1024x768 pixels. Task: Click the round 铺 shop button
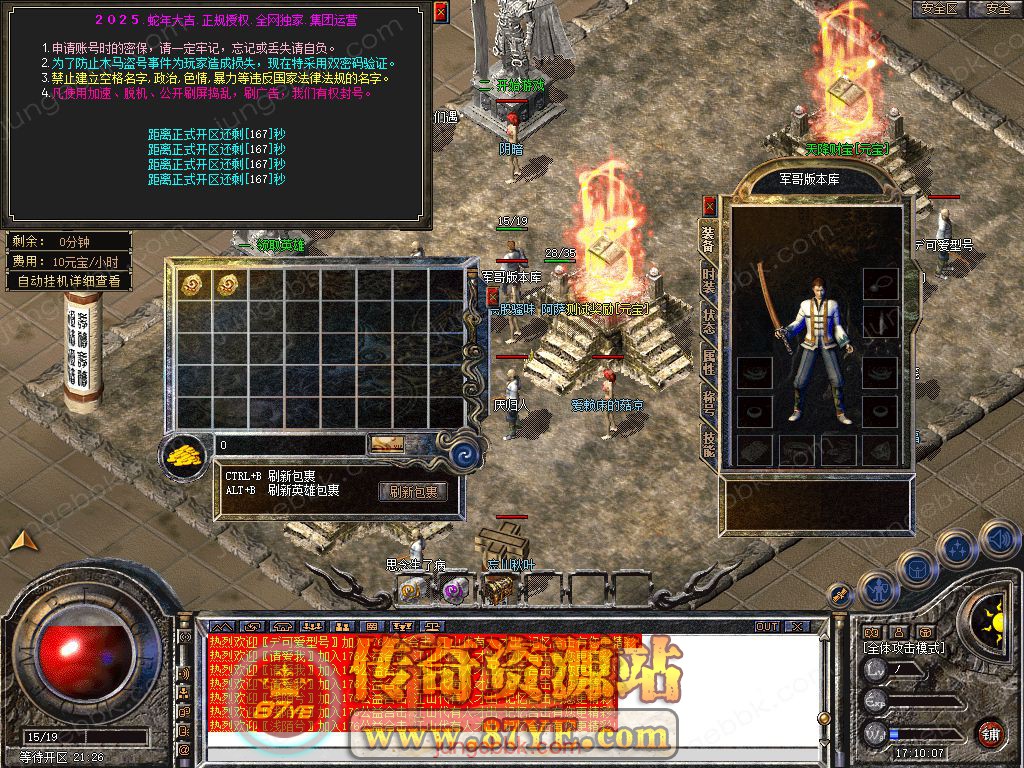pos(989,733)
